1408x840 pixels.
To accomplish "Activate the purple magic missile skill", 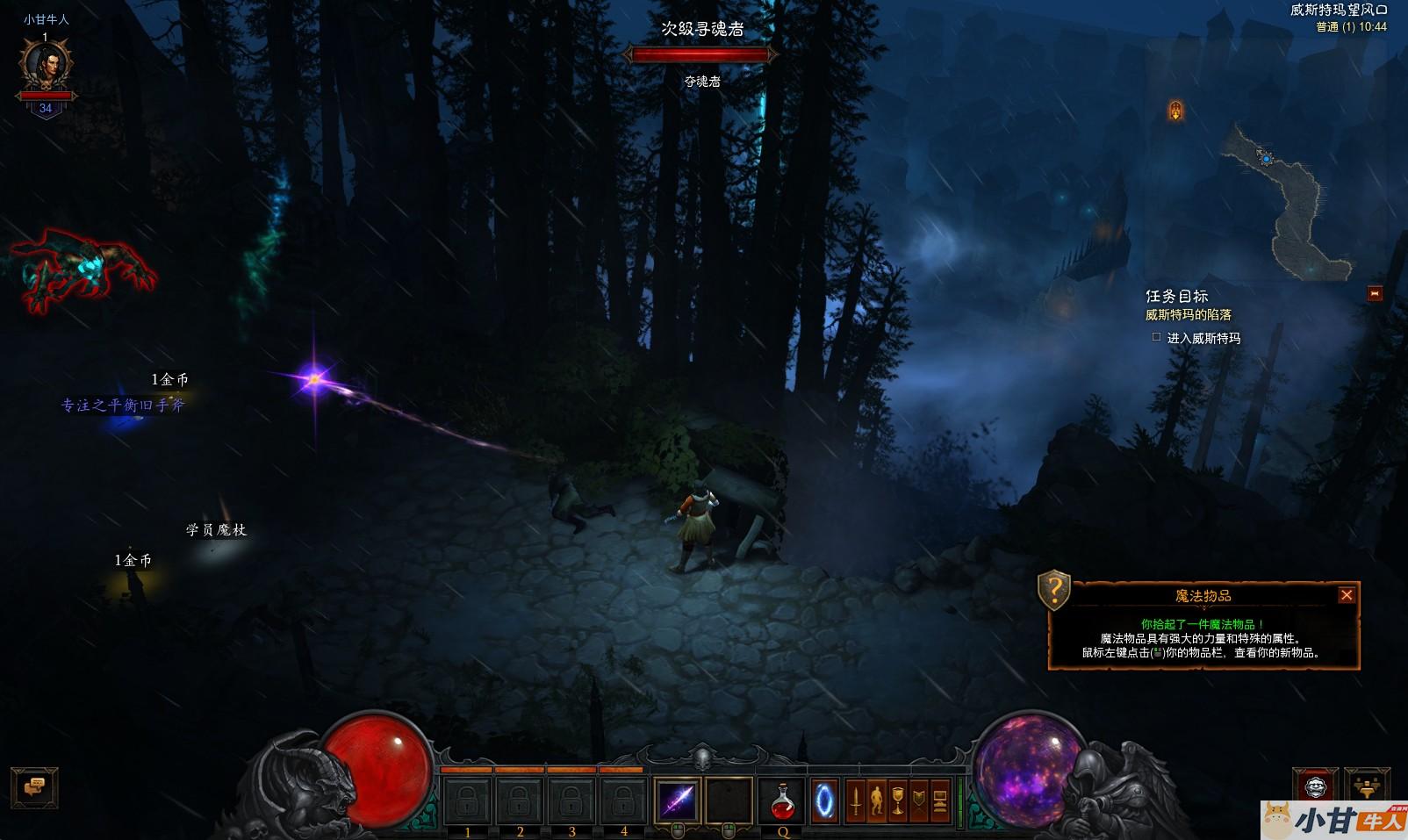I will (x=678, y=800).
